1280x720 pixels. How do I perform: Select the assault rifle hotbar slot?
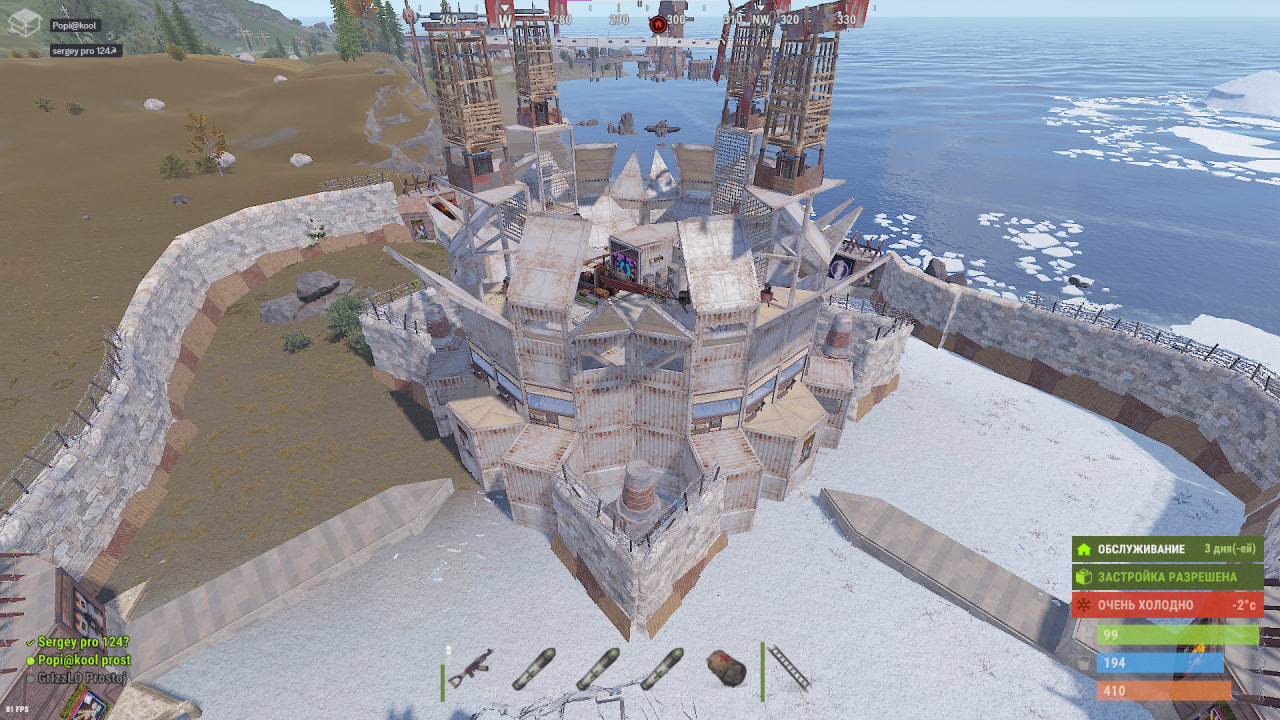pyautogui.click(x=470, y=669)
